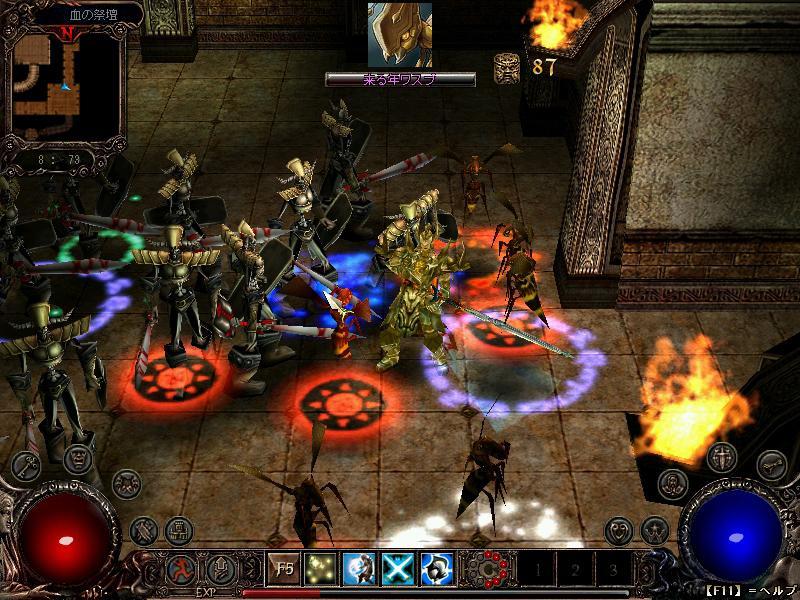Use the helmeted knight skill icon
Viewport: 800px width, 600px height.
click(435, 569)
